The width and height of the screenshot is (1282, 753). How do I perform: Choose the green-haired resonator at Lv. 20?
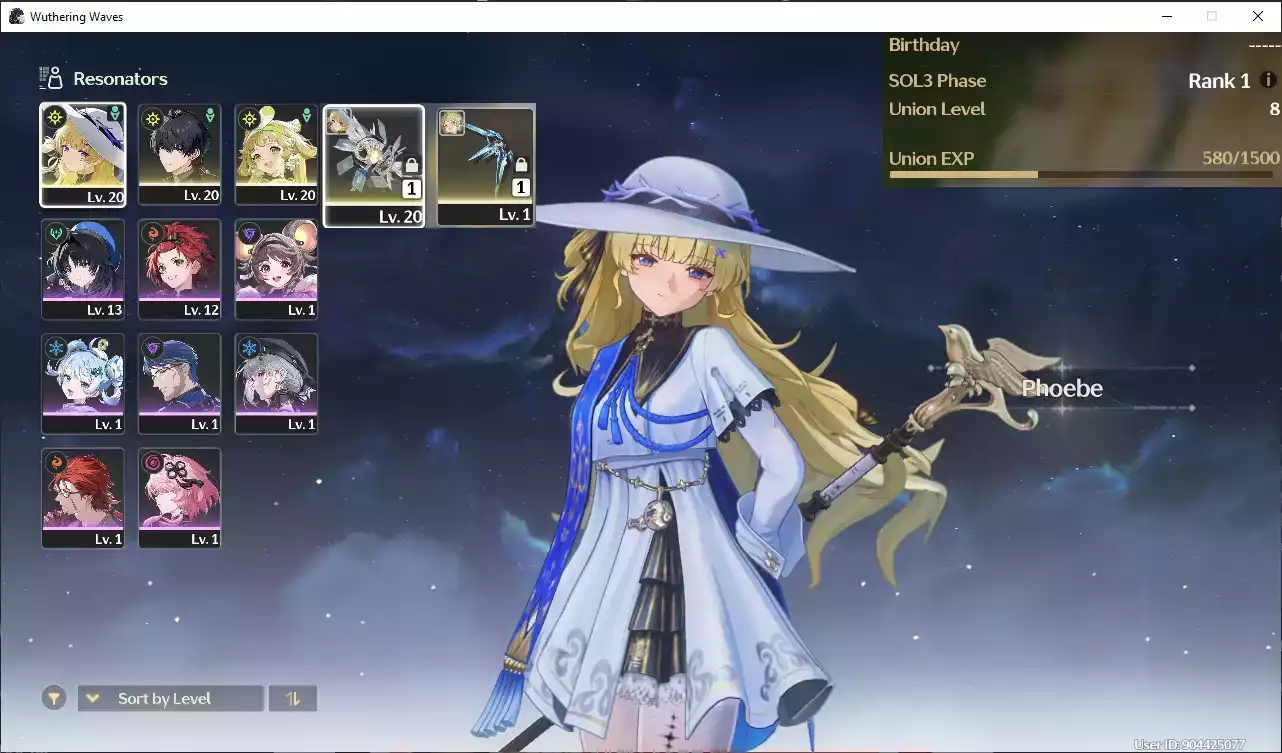[x=277, y=155]
